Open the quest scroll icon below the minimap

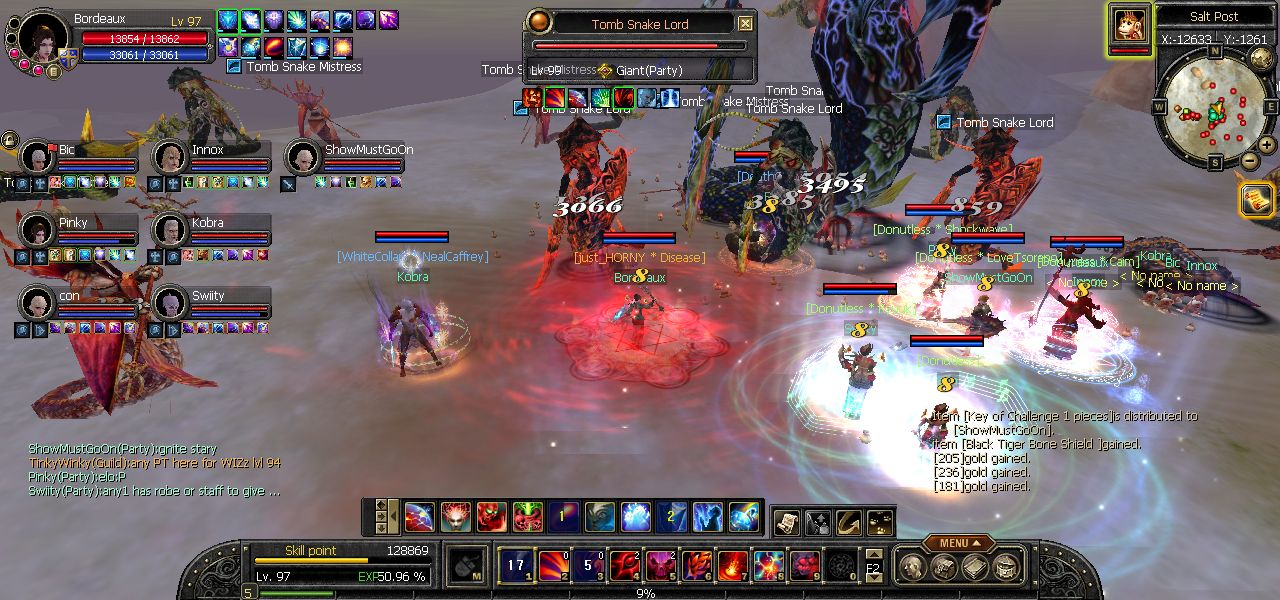point(1255,199)
